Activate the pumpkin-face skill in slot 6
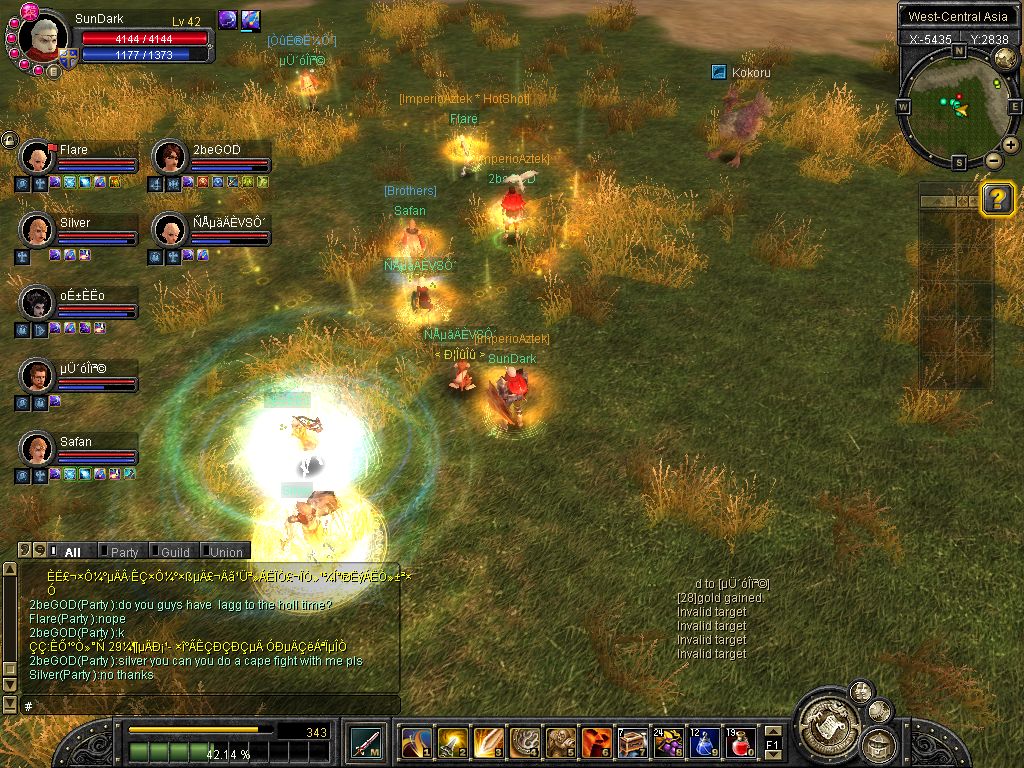1024x768 pixels. point(596,743)
